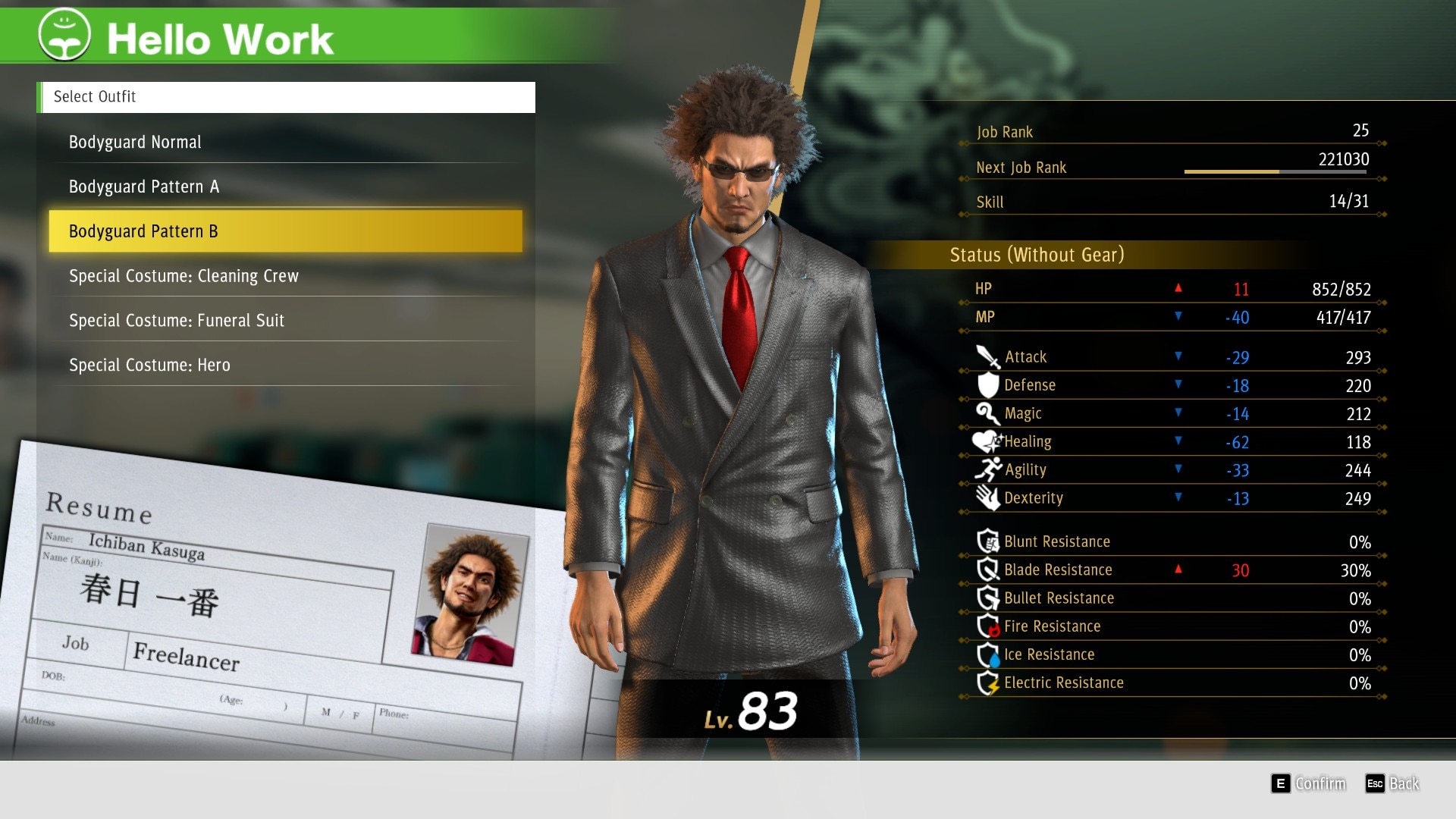Click the Defense shield icon

tap(986, 384)
